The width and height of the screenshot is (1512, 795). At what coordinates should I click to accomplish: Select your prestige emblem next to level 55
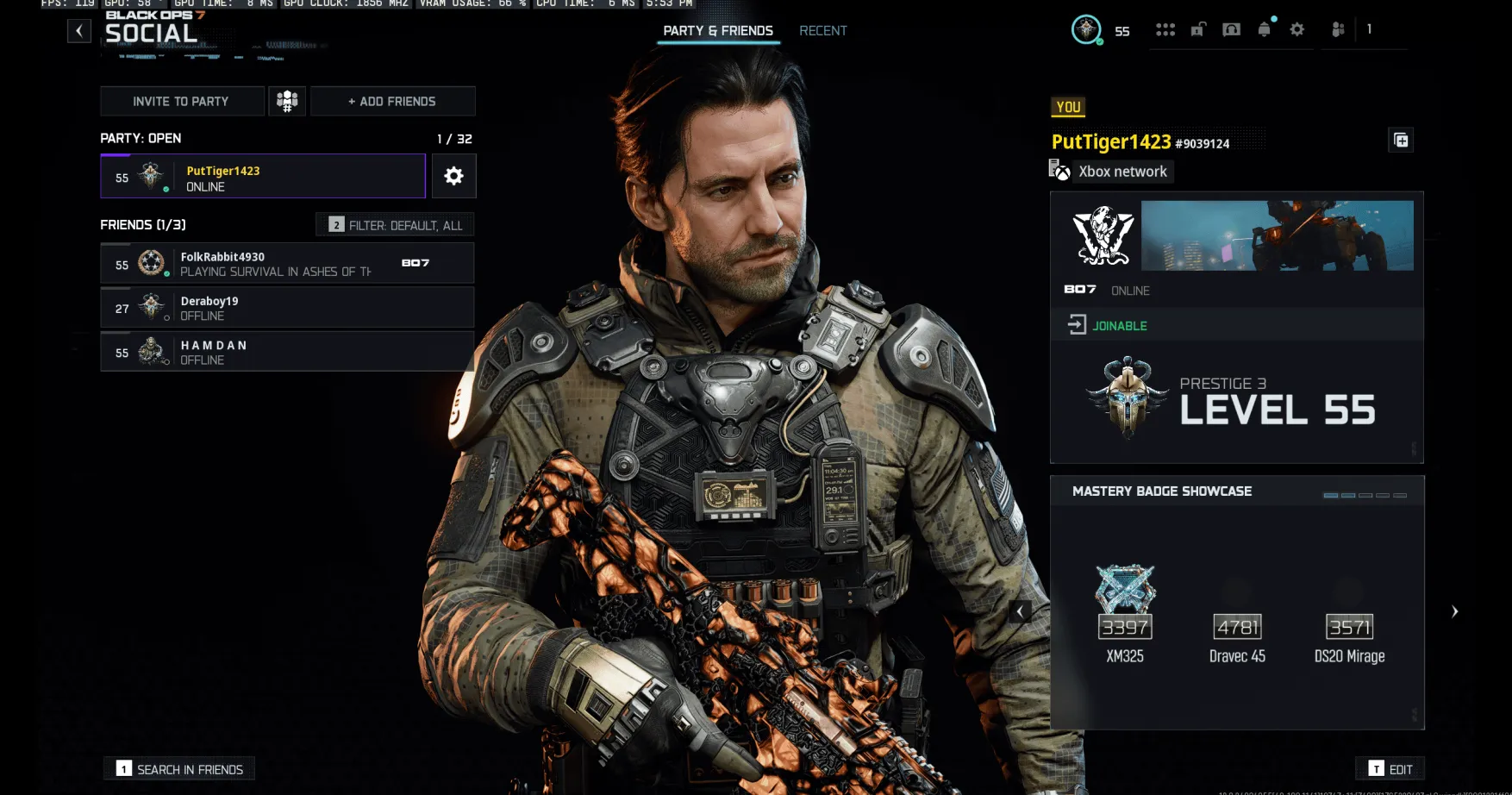(x=1126, y=398)
